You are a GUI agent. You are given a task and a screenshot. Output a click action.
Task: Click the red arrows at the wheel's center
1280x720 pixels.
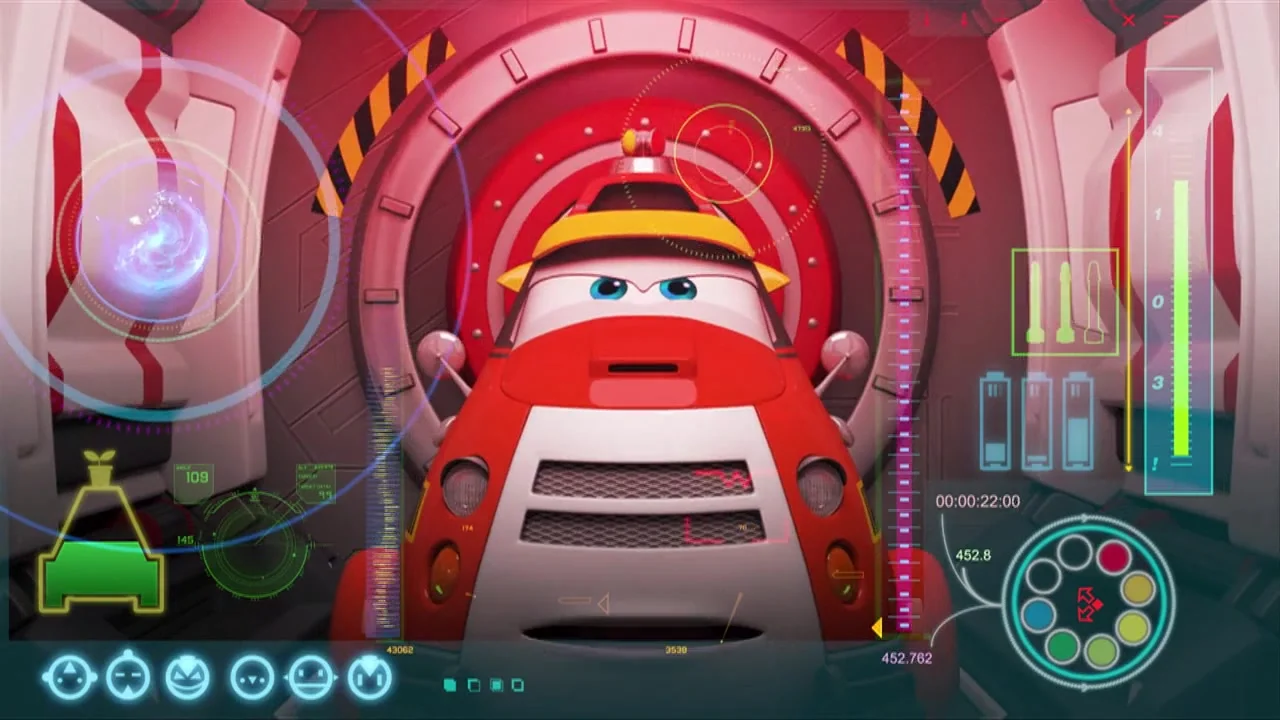tap(1088, 603)
